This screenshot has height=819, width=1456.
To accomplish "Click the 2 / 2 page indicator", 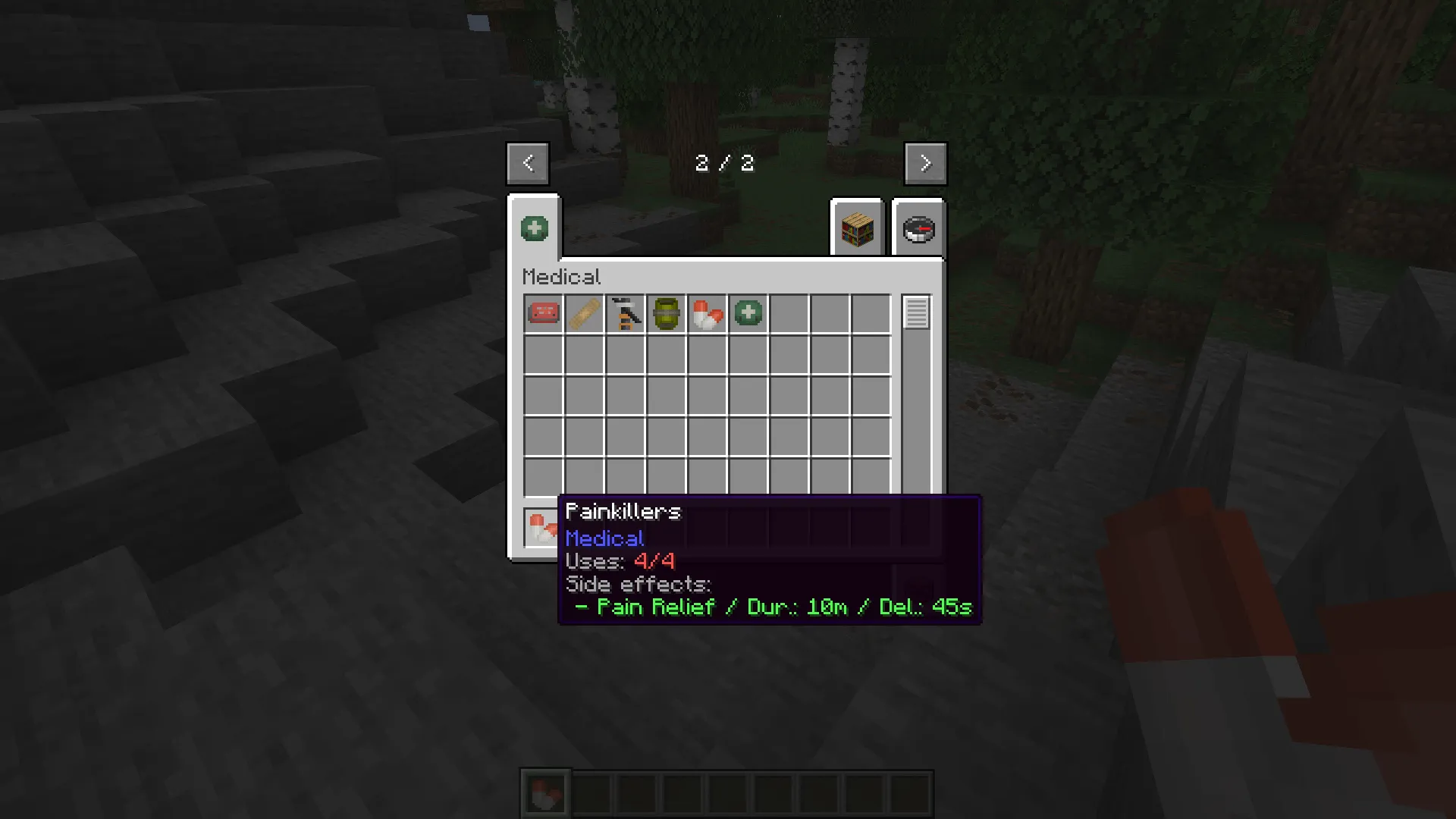I will [724, 163].
